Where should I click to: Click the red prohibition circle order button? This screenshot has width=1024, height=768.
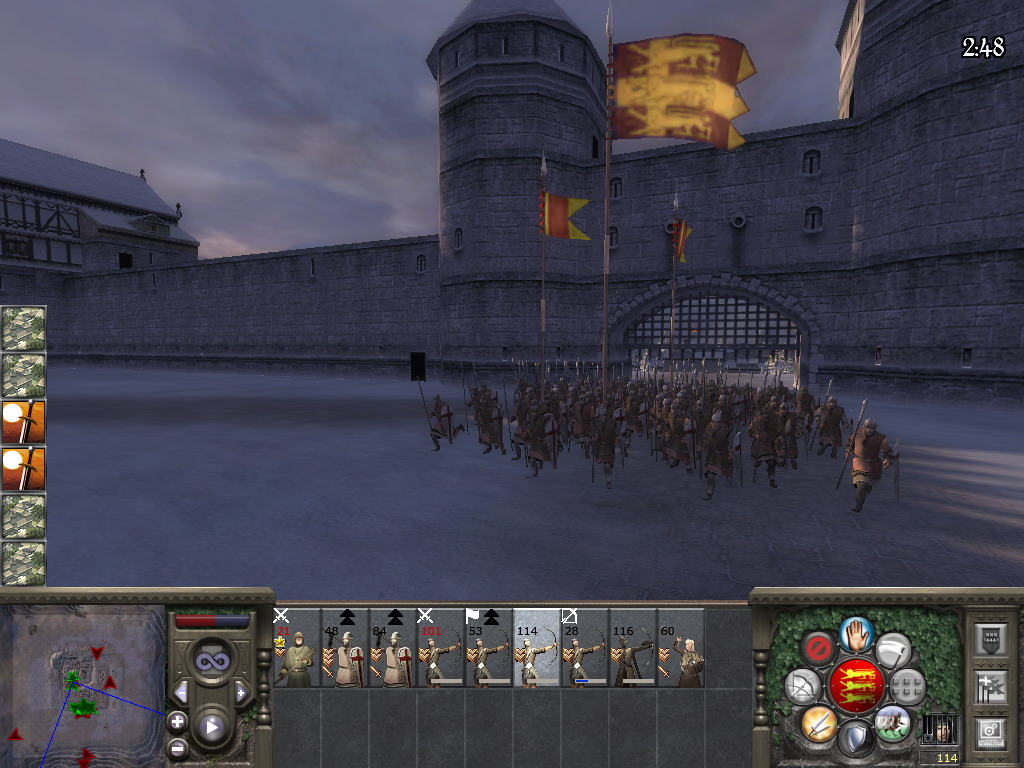coord(818,648)
